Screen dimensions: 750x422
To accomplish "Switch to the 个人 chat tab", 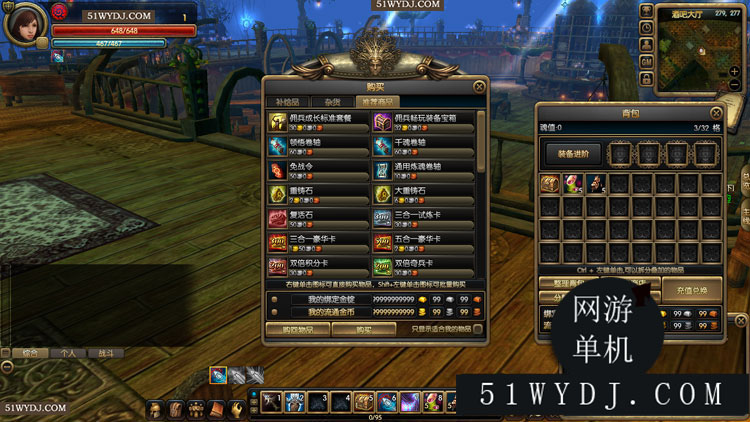I will [67, 353].
